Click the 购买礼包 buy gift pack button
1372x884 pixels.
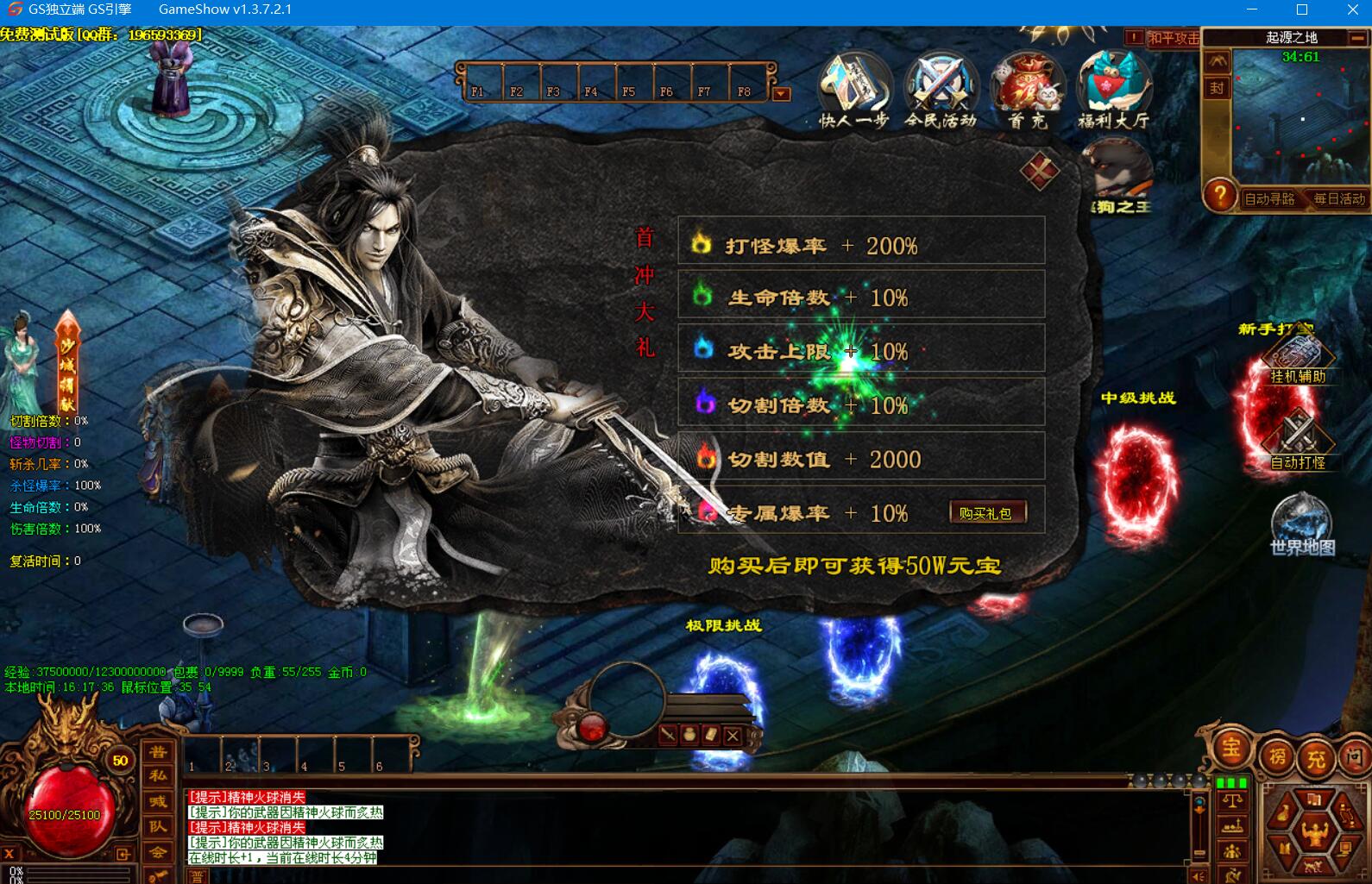tap(986, 513)
